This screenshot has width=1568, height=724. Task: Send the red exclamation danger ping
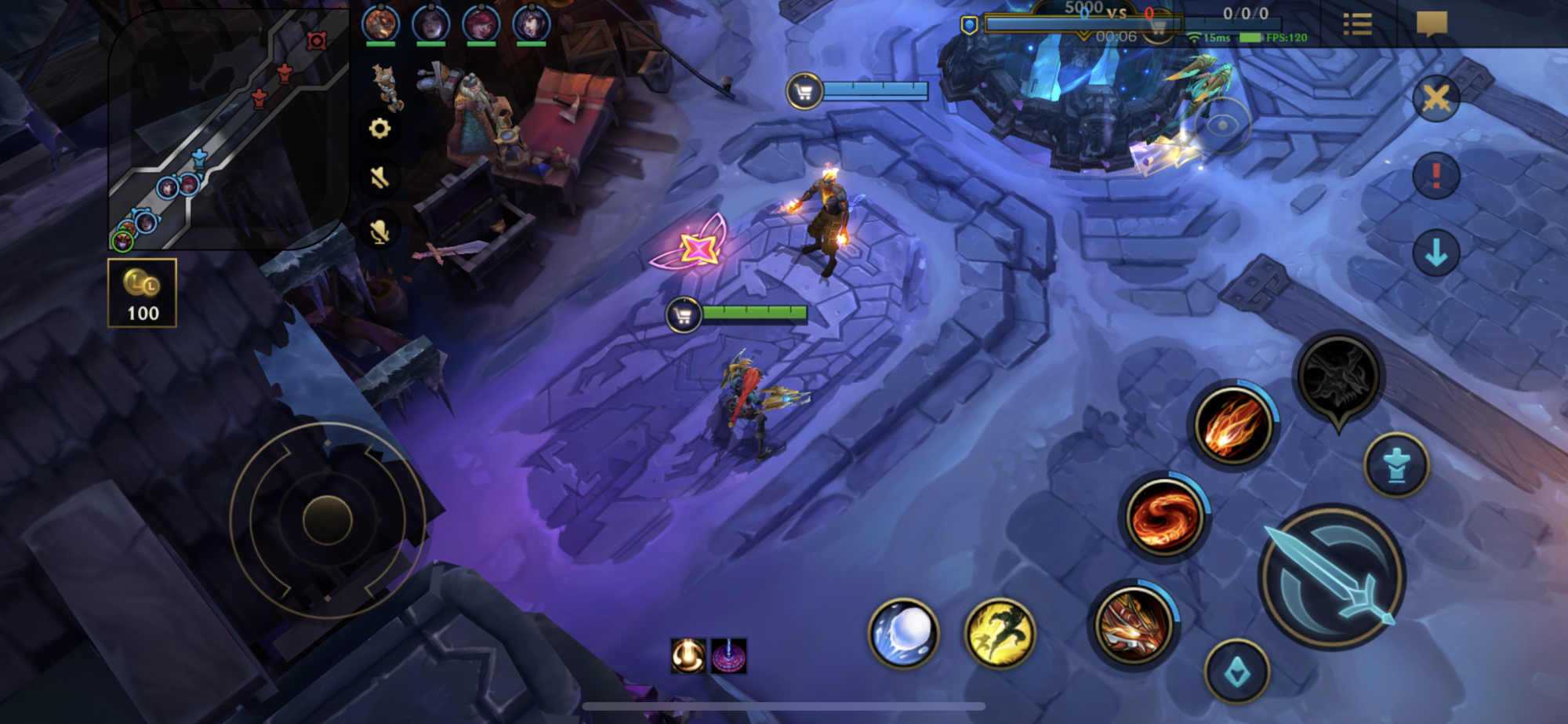pos(1436,175)
